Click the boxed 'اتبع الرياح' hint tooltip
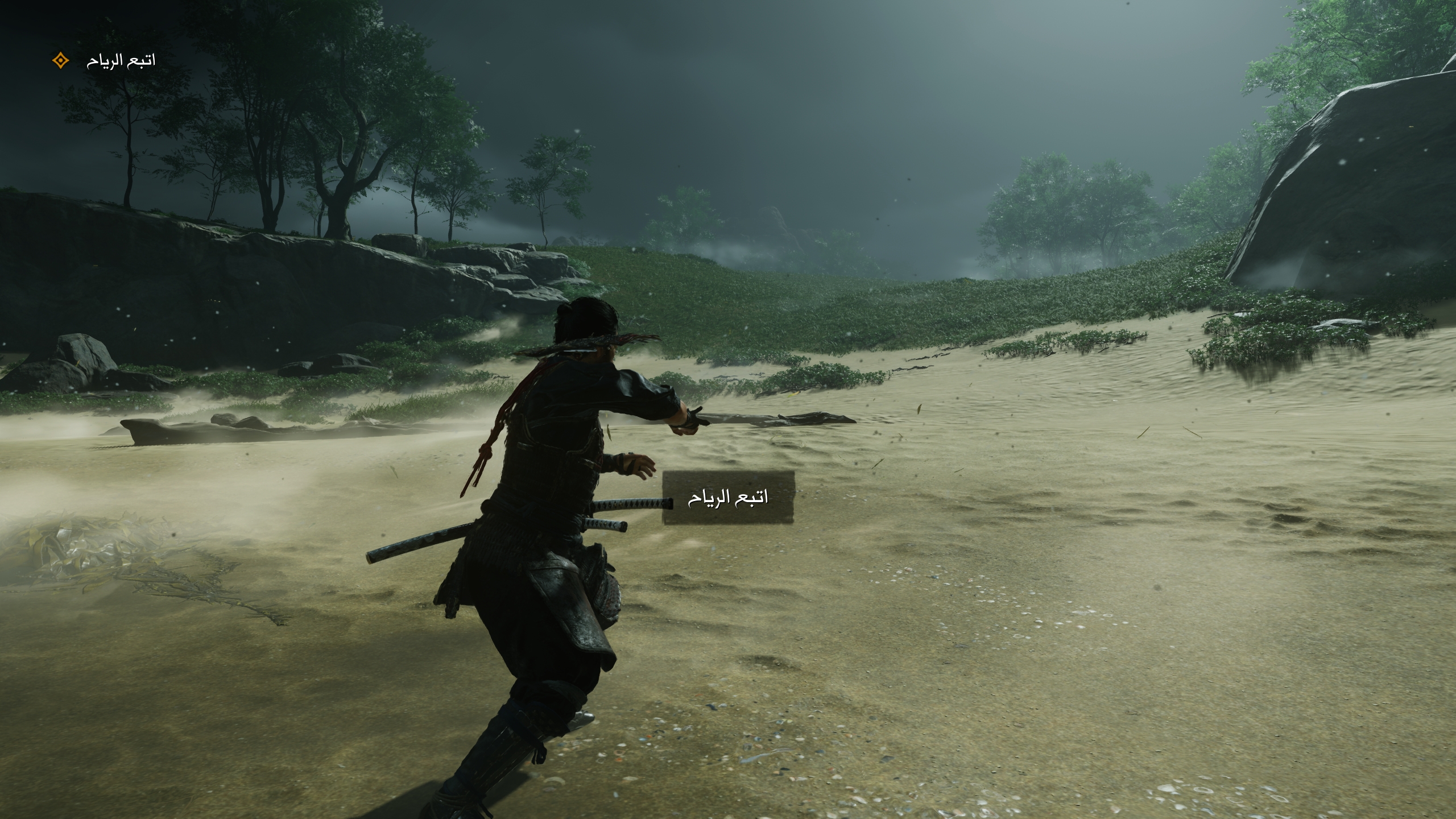The width and height of the screenshot is (1456, 819). point(727,498)
